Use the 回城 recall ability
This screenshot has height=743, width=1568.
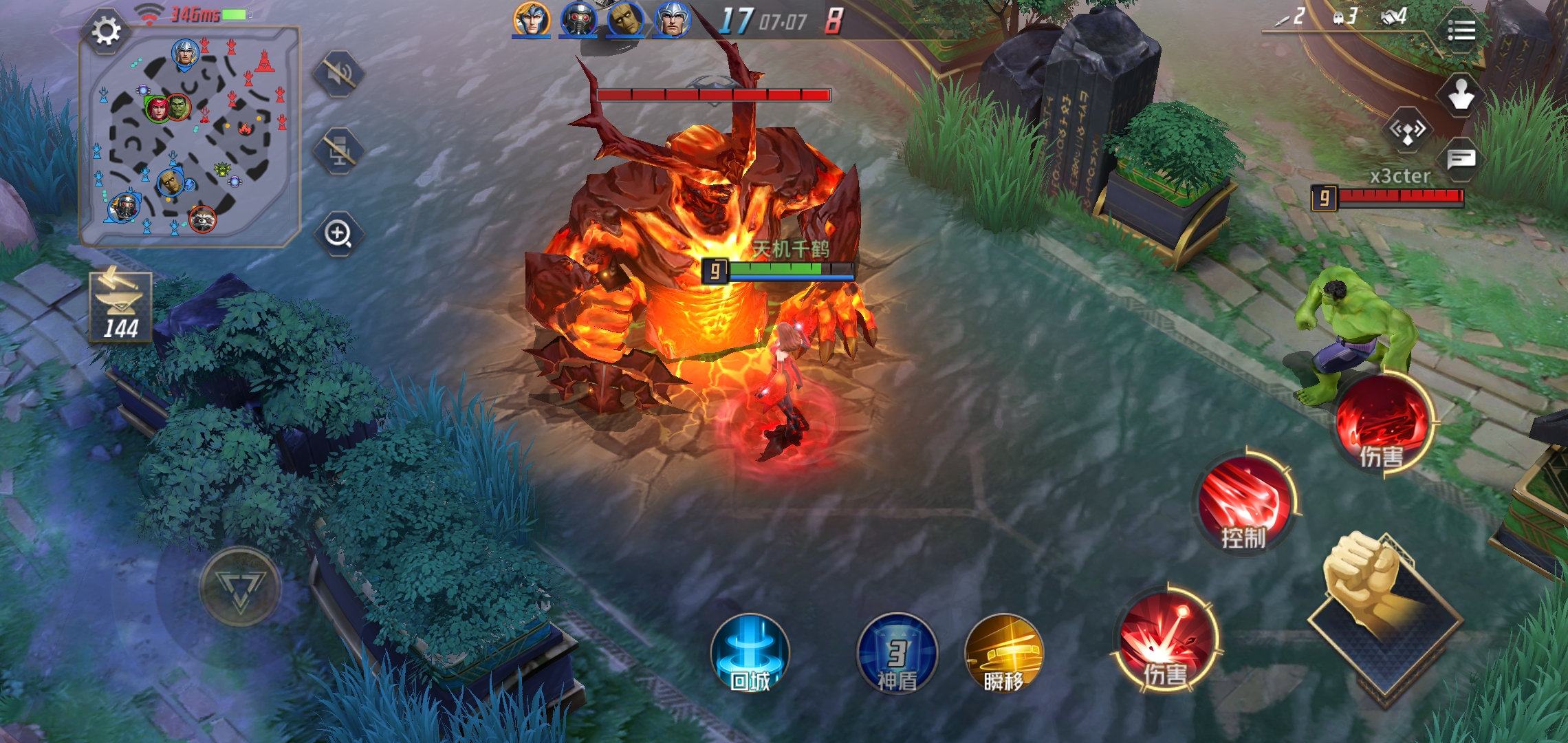tap(750, 654)
